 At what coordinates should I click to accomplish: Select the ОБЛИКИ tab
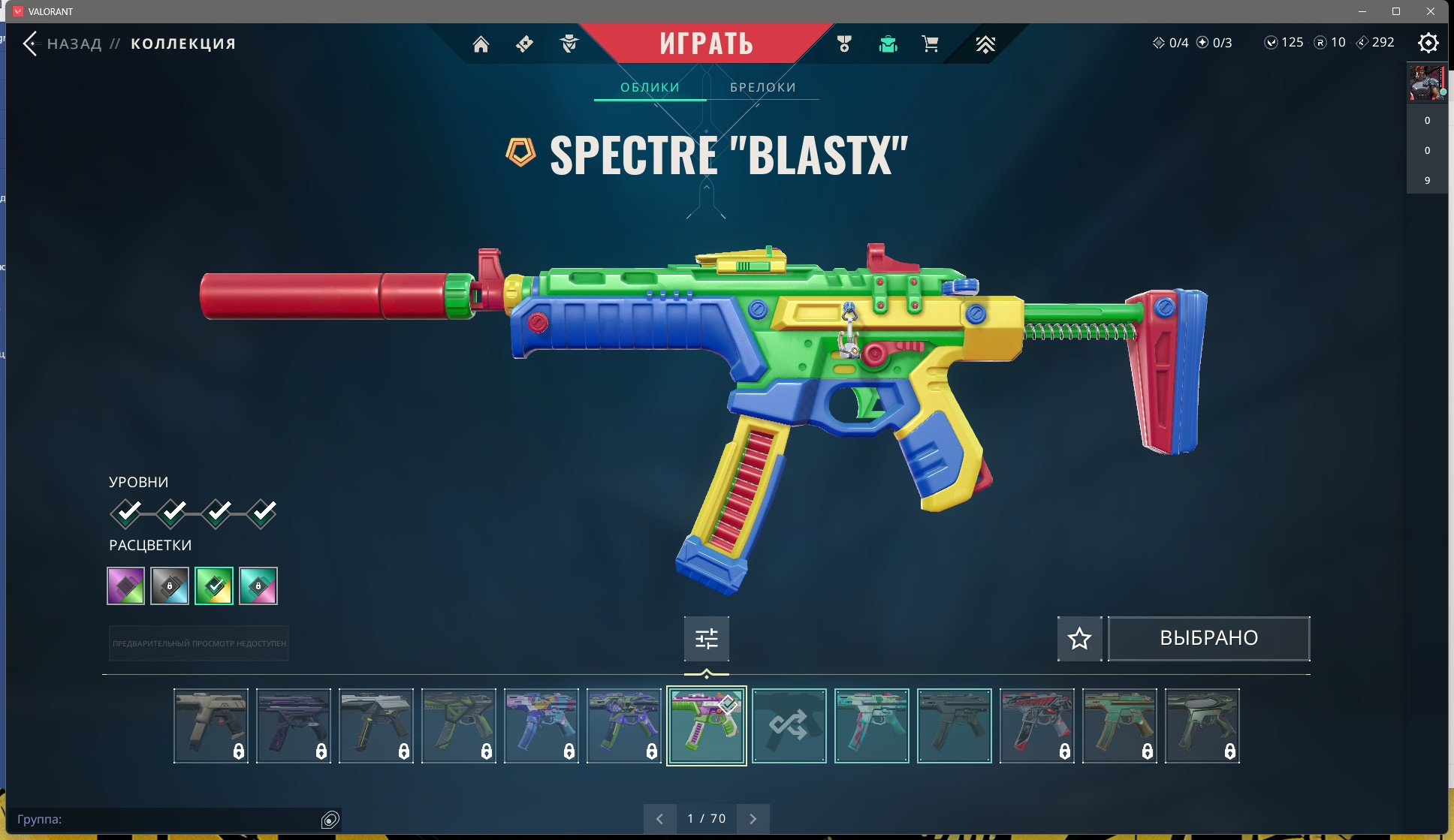coord(650,87)
